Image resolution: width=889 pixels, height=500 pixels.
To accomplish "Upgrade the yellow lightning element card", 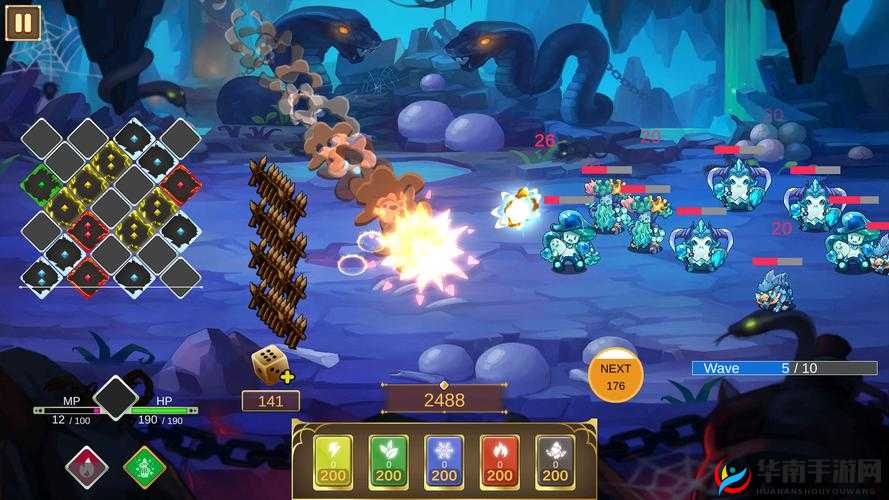I will point(333,460).
